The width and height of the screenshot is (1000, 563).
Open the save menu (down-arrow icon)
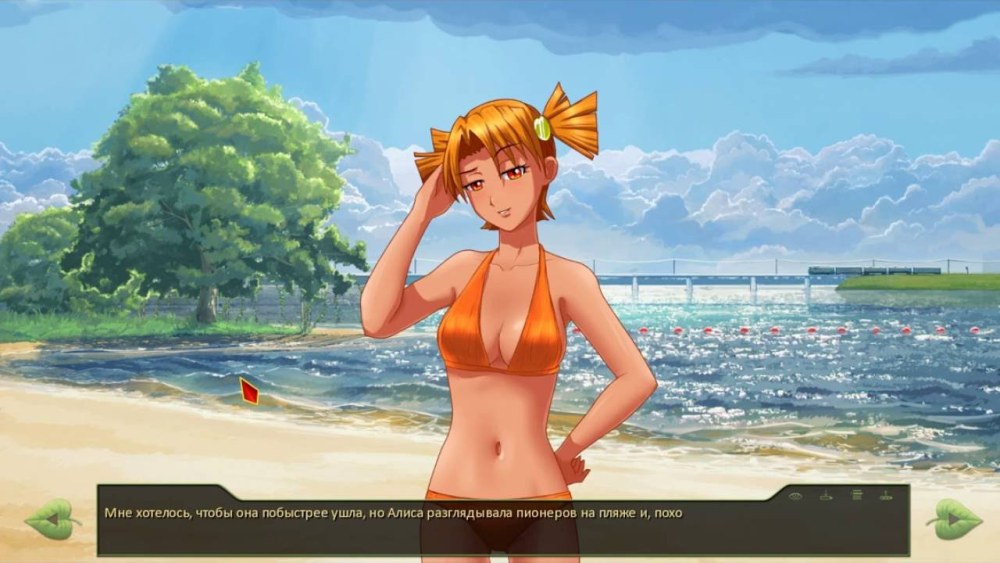[826, 495]
